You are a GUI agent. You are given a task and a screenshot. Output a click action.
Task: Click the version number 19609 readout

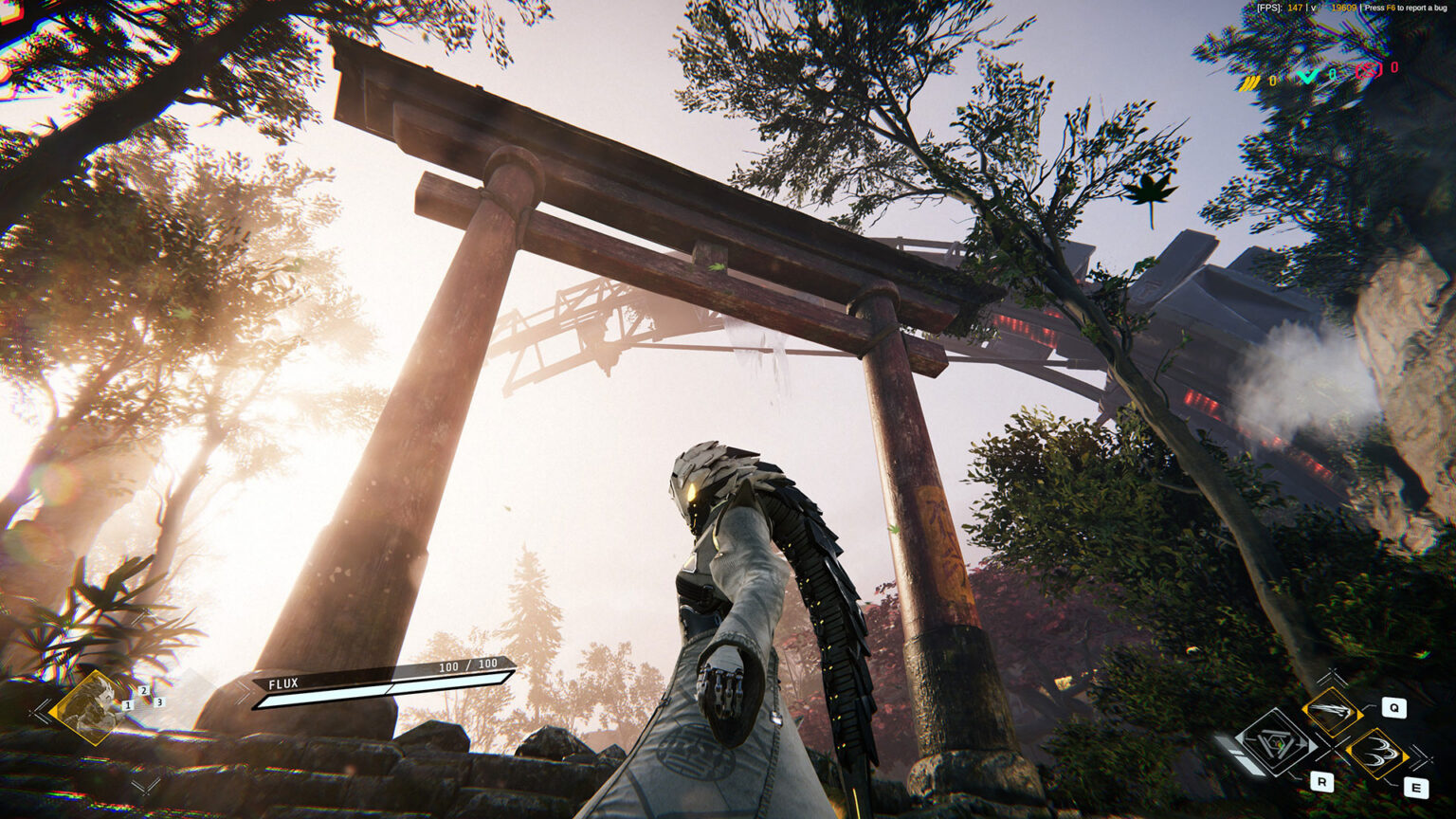tap(1344, 7)
